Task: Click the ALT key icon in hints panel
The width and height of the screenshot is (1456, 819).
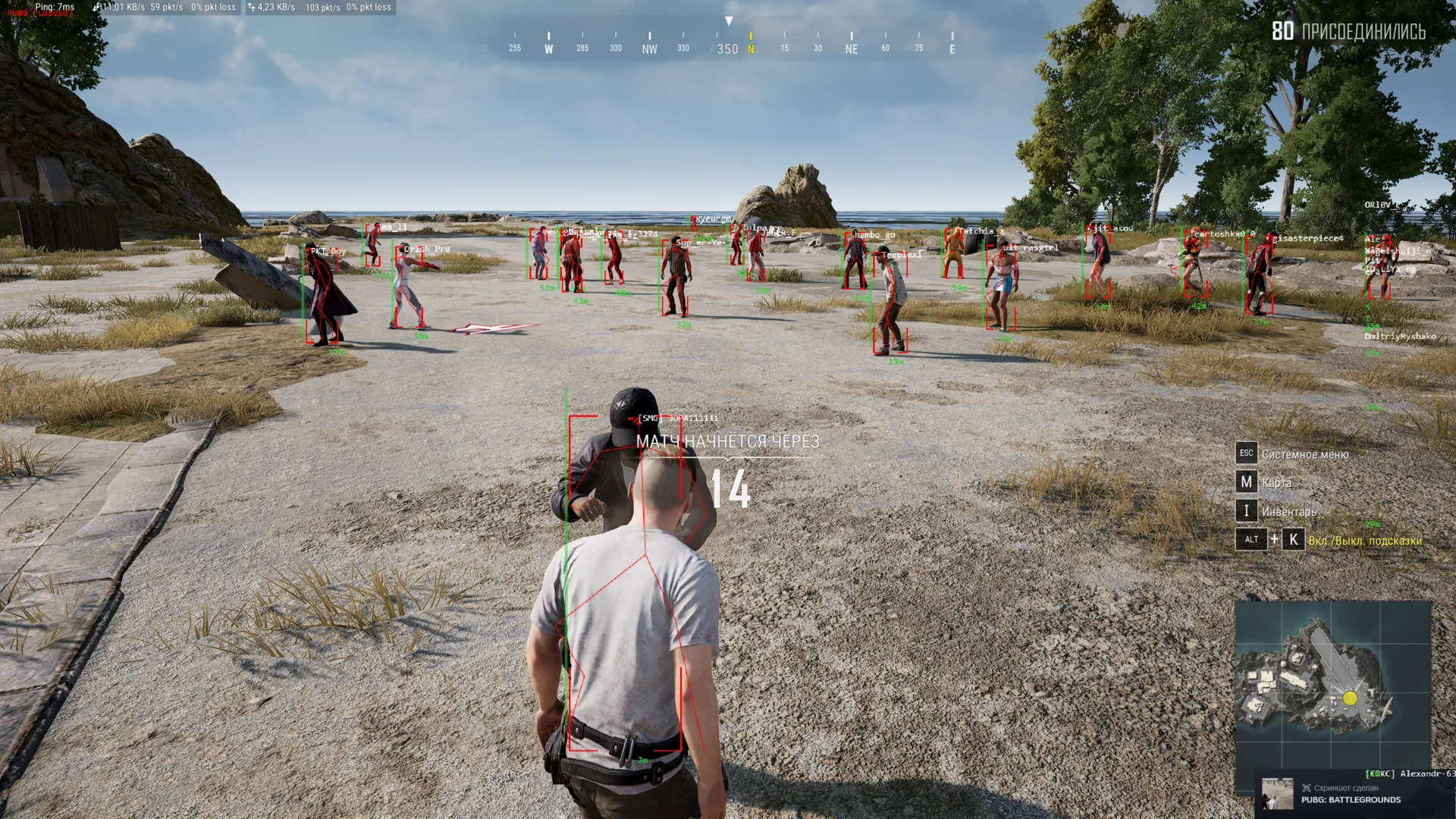Action: coord(1251,540)
